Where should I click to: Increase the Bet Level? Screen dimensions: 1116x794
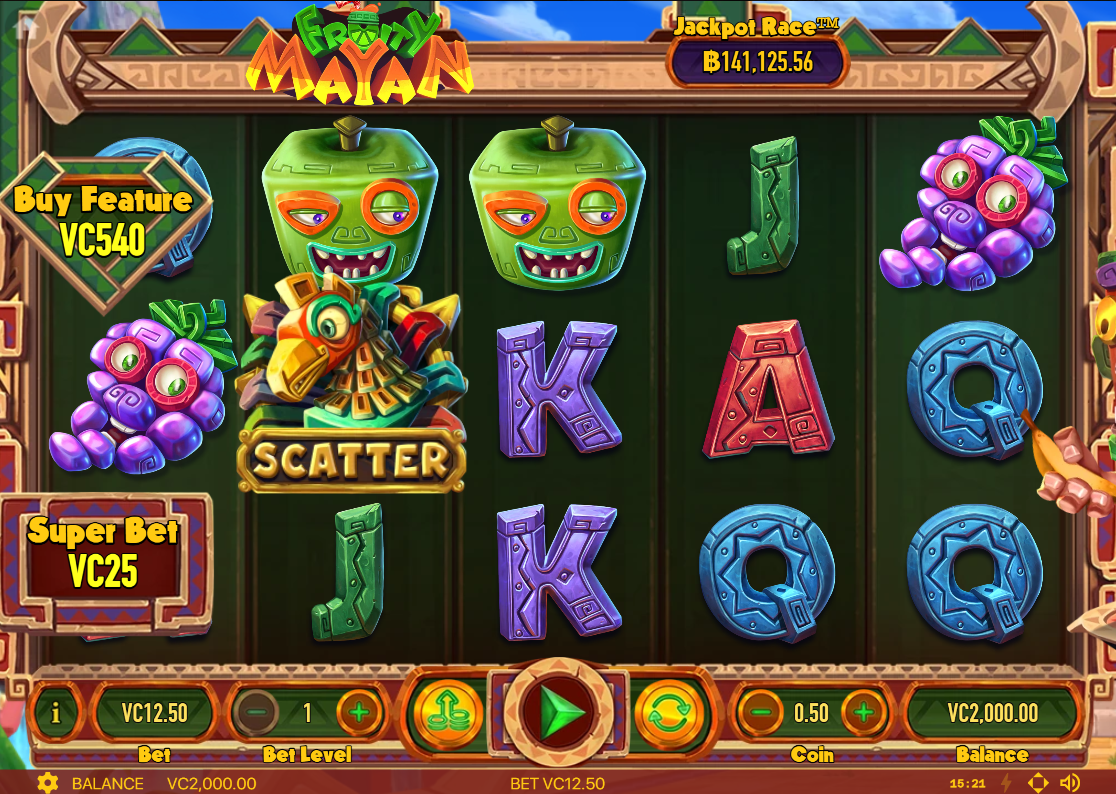(x=360, y=713)
